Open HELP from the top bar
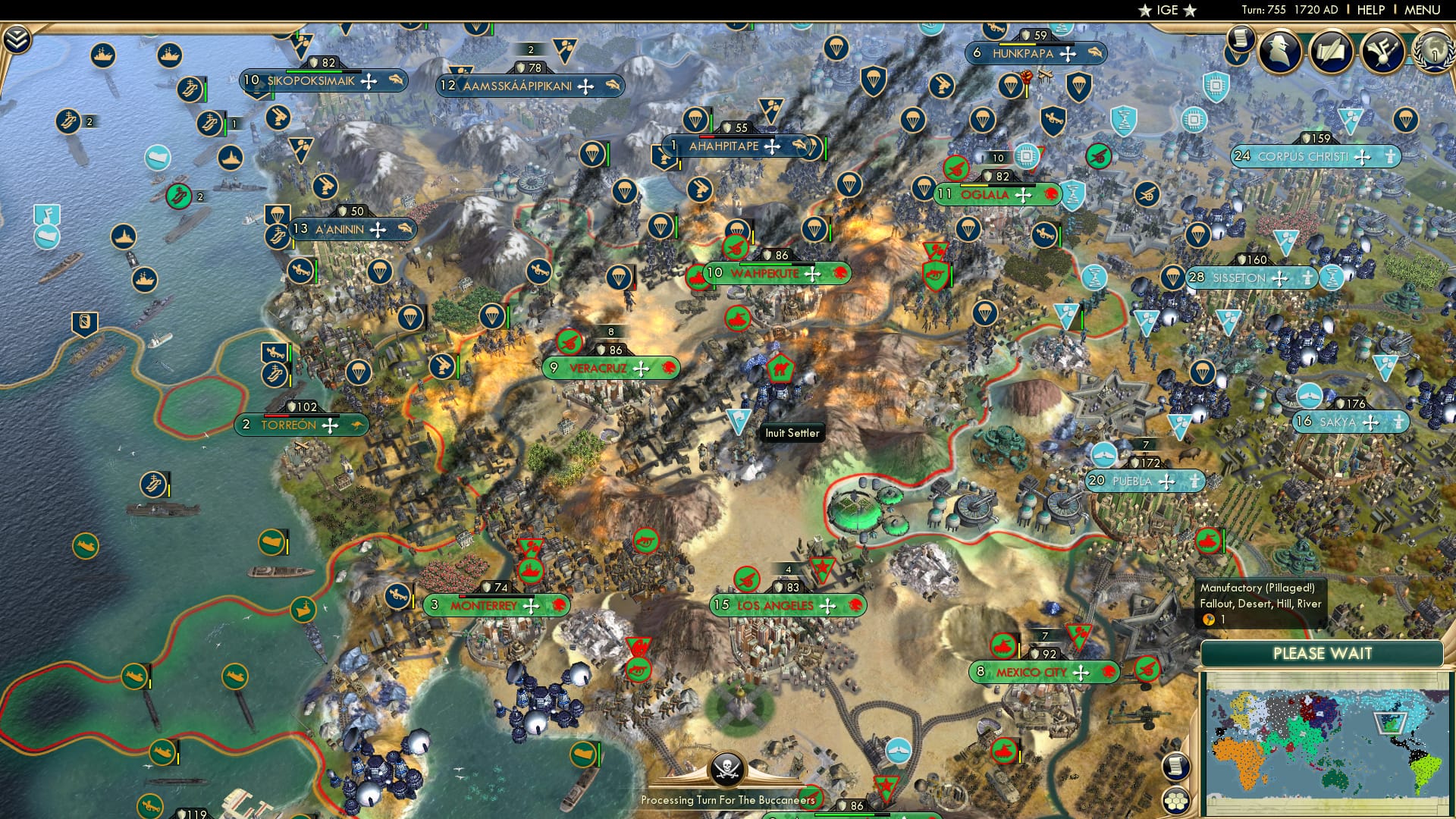Screen dimensions: 1456x819 (x=1371, y=9)
